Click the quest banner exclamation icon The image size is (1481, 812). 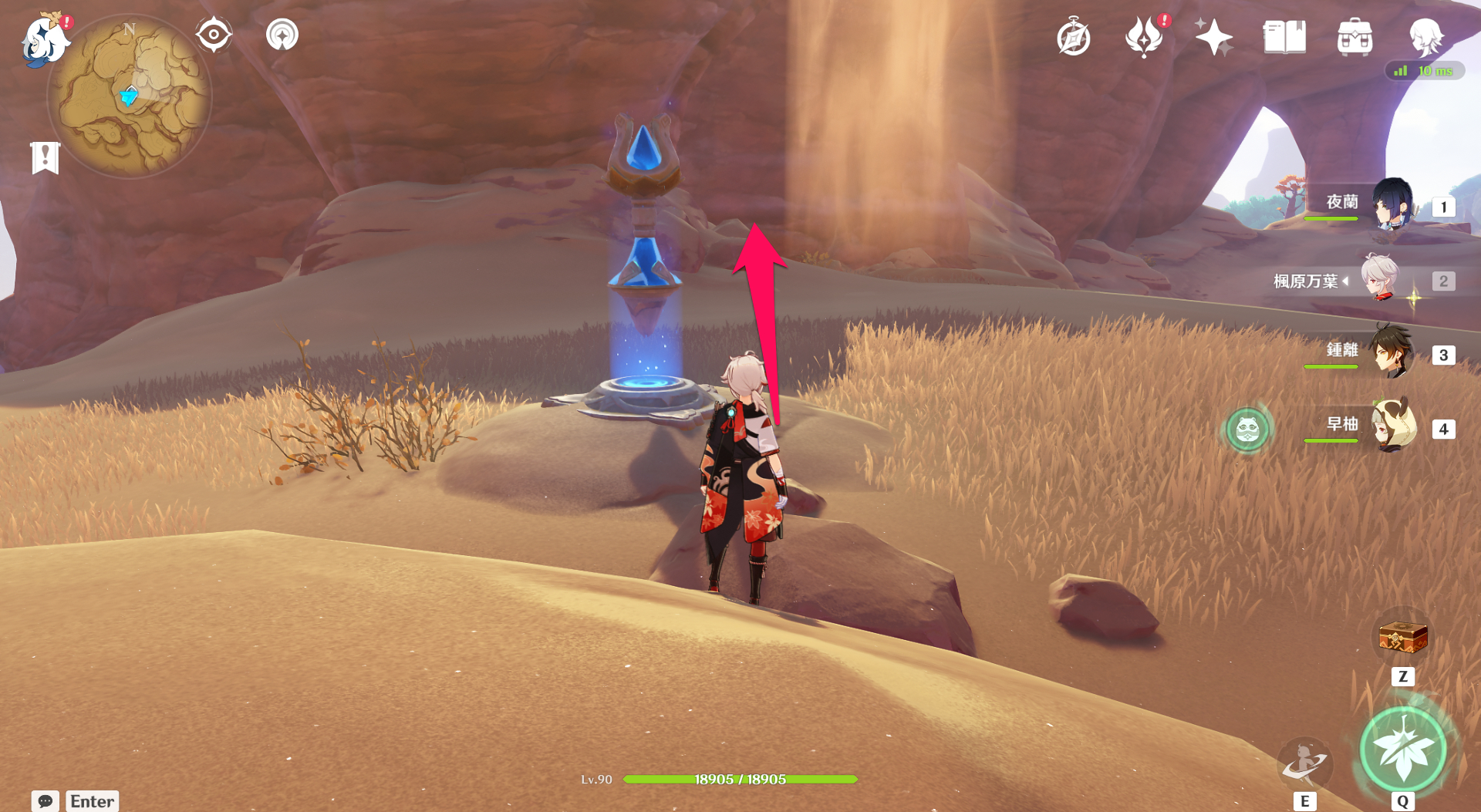click(46, 158)
